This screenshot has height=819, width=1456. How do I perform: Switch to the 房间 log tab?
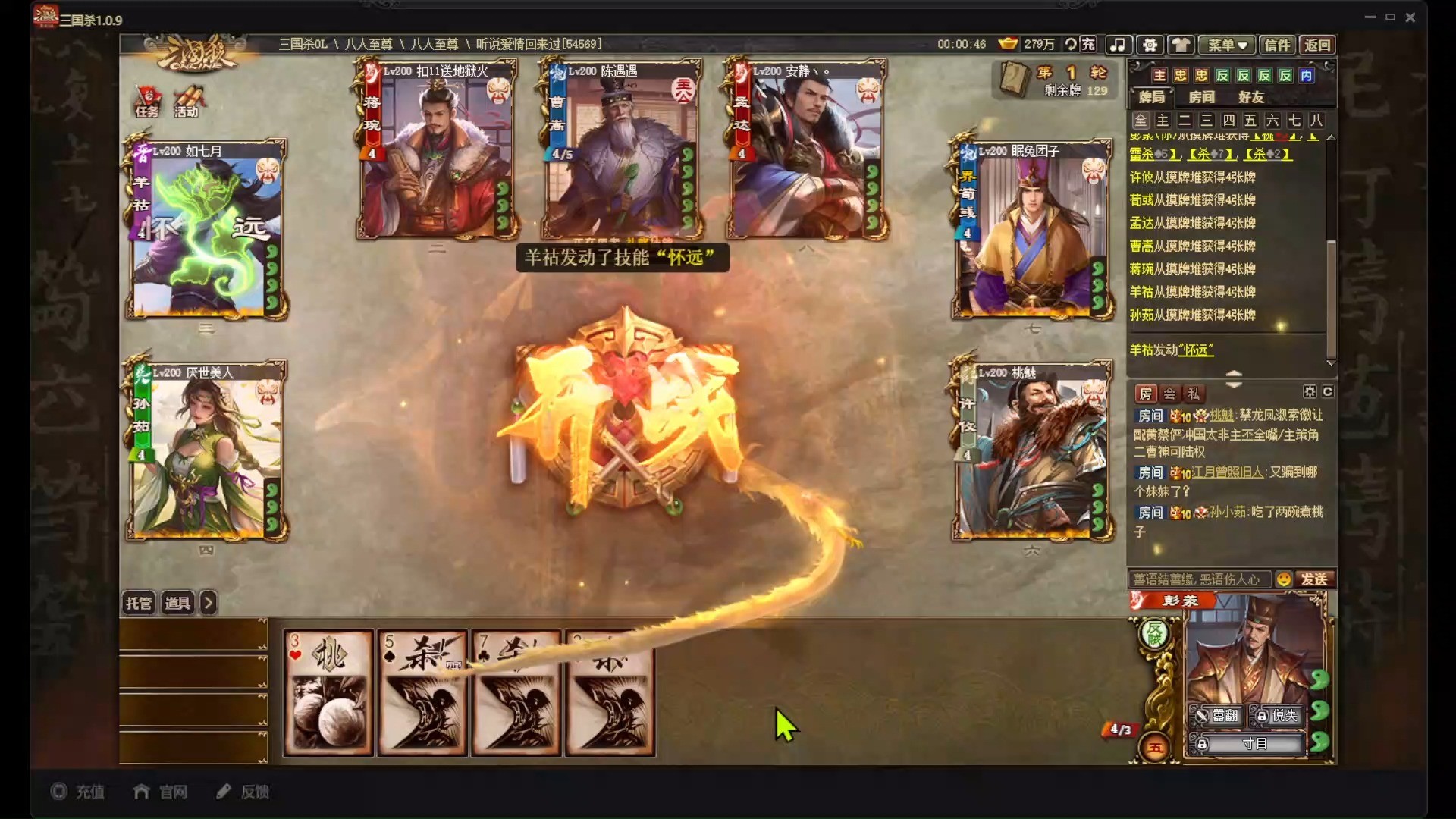[1201, 97]
